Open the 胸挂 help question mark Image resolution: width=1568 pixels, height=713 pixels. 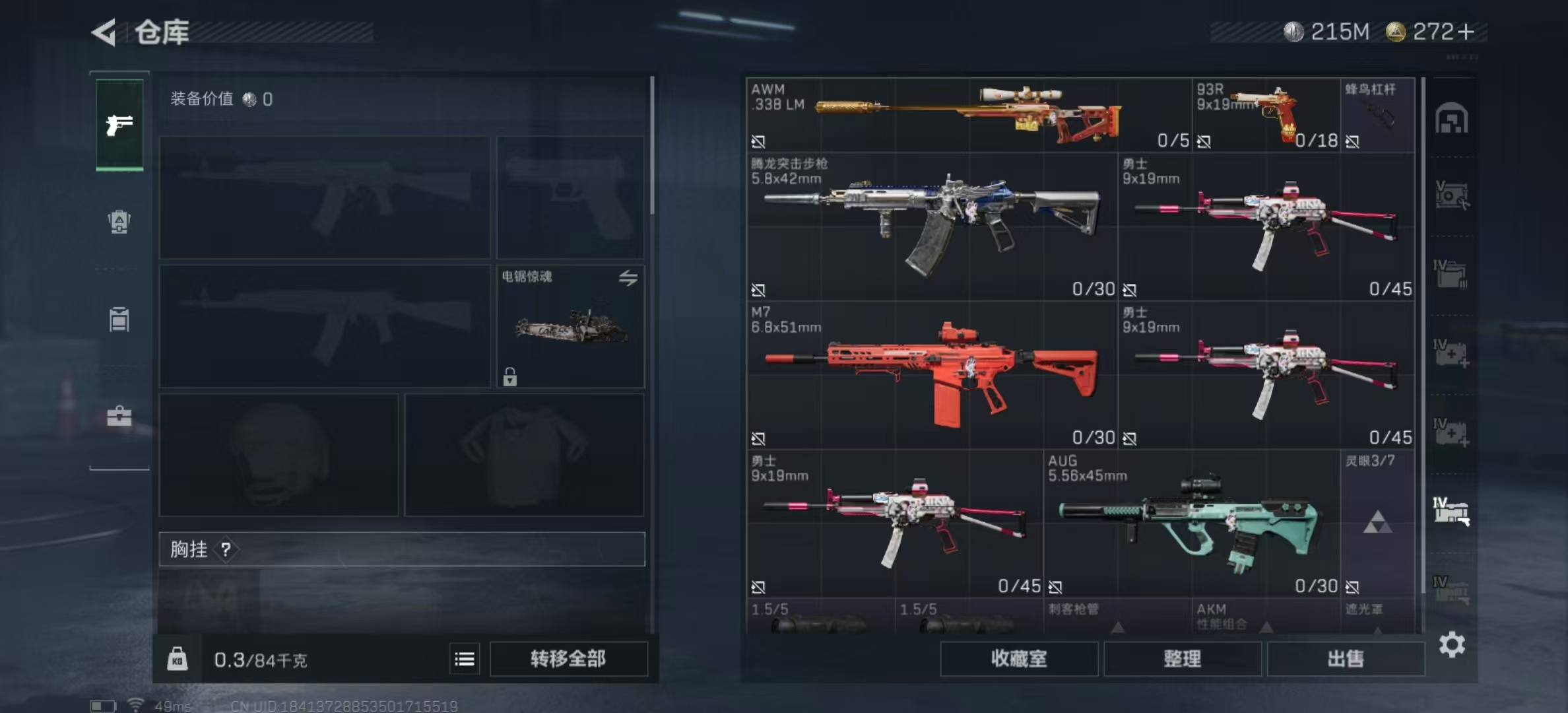click(226, 549)
